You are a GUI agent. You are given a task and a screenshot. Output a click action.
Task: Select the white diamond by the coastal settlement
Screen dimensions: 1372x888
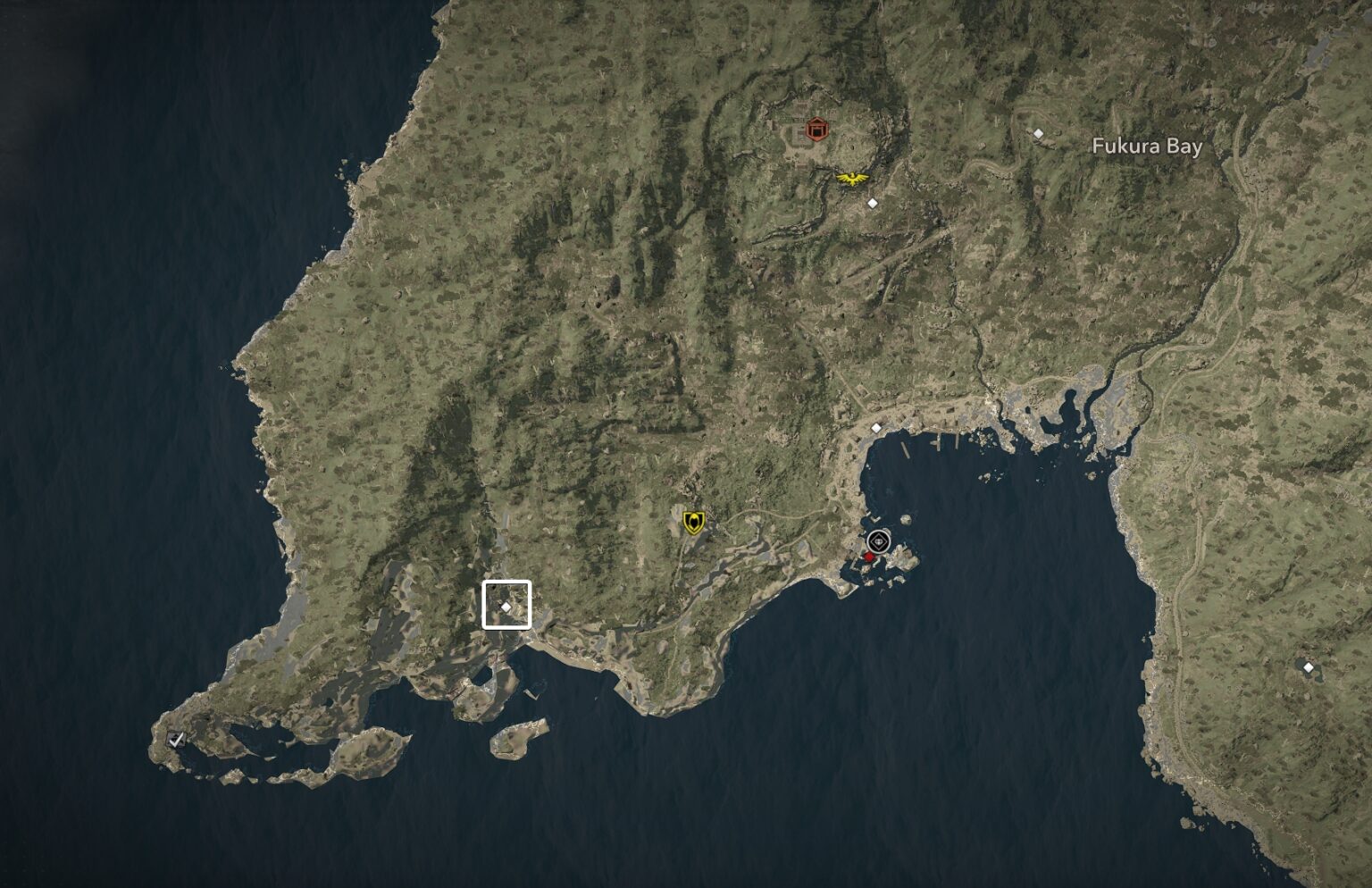[875, 428]
